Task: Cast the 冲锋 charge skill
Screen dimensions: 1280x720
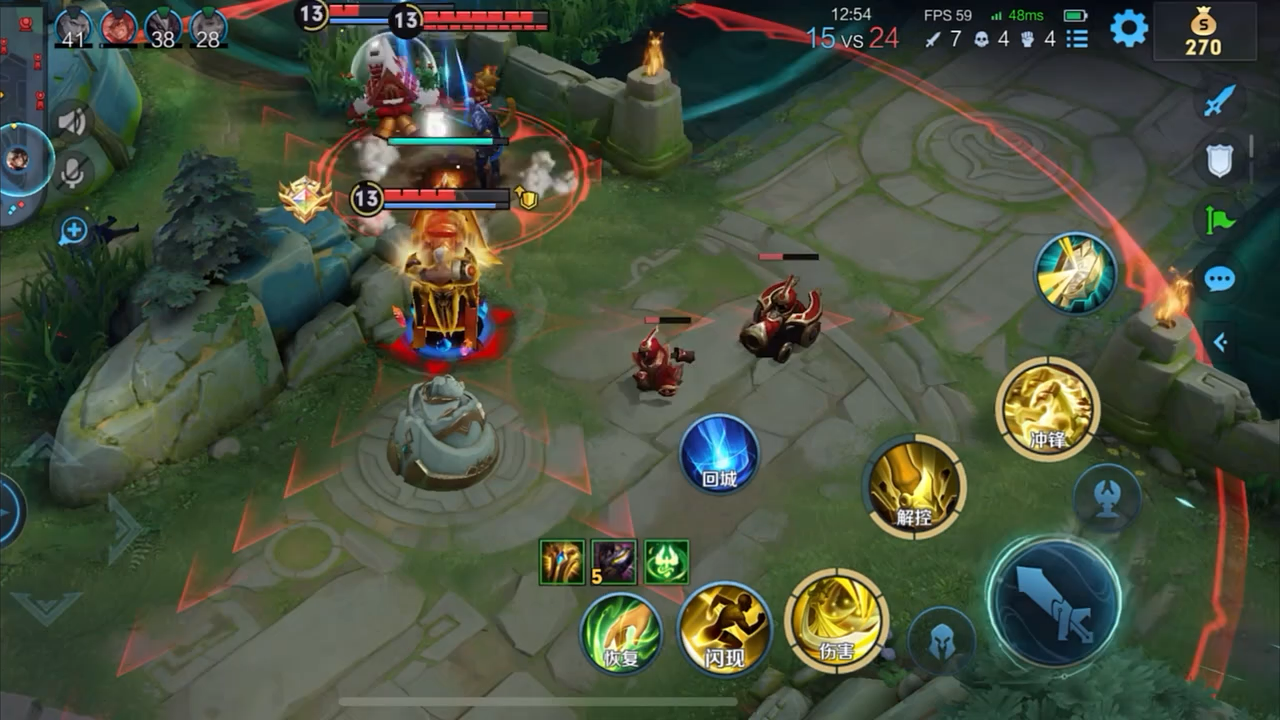Action: click(1047, 409)
